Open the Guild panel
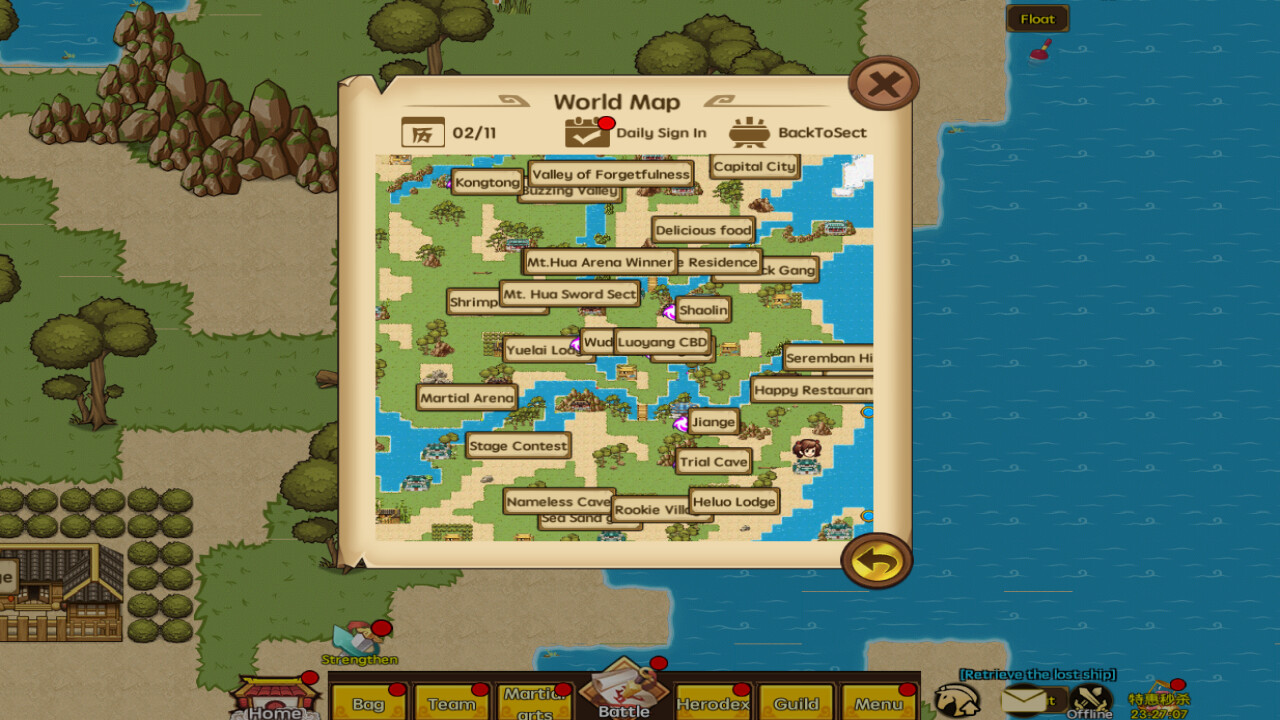1280x720 pixels. [795, 703]
